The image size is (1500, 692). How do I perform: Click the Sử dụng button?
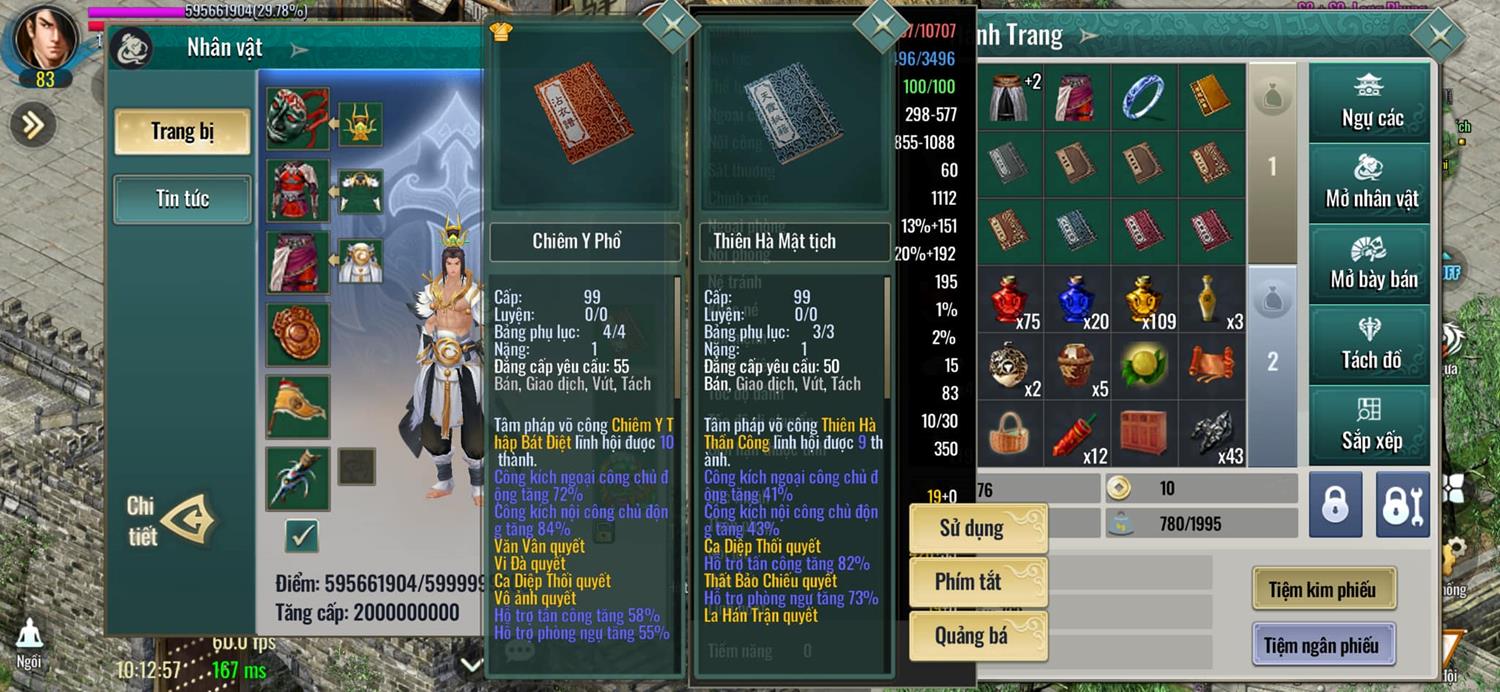point(977,528)
